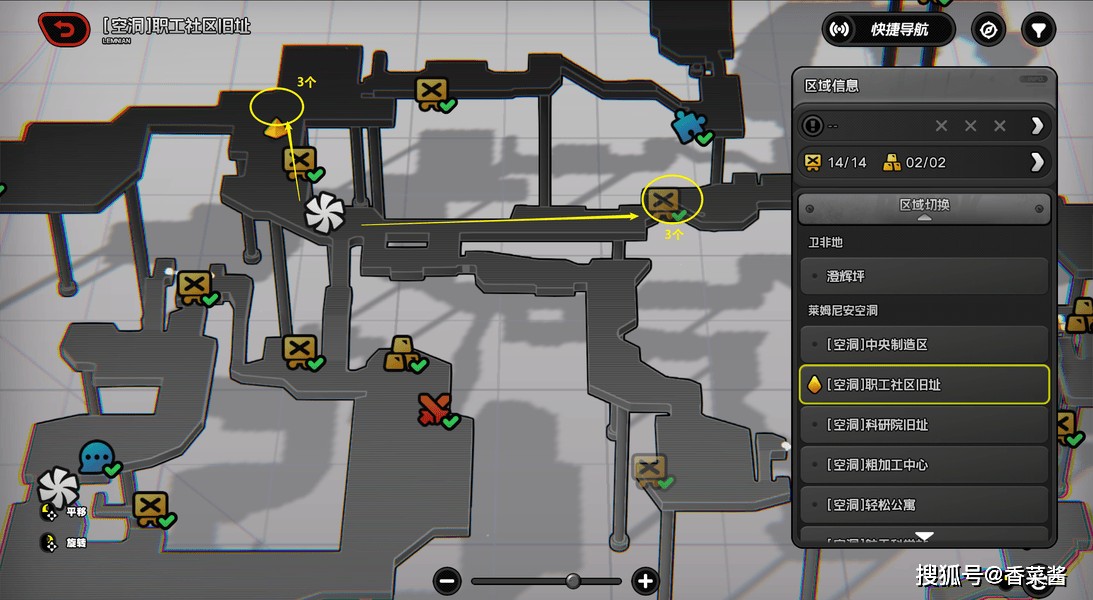The height and width of the screenshot is (600, 1093).
Task: Open the 快捷导航 quick navigation
Action: click(888, 29)
